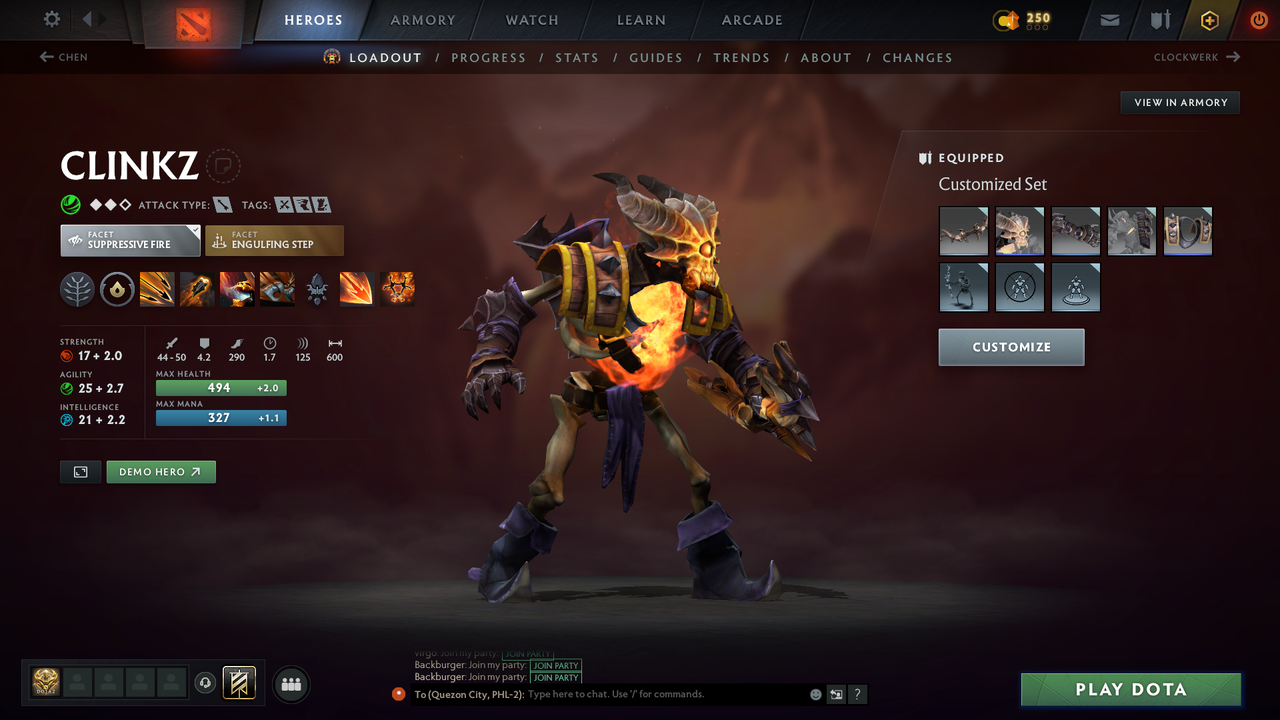The height and width of the screenshot is (720, 1280).
Task: Click the CUSTOMIZE button
Action: [x=1011, y=347]
